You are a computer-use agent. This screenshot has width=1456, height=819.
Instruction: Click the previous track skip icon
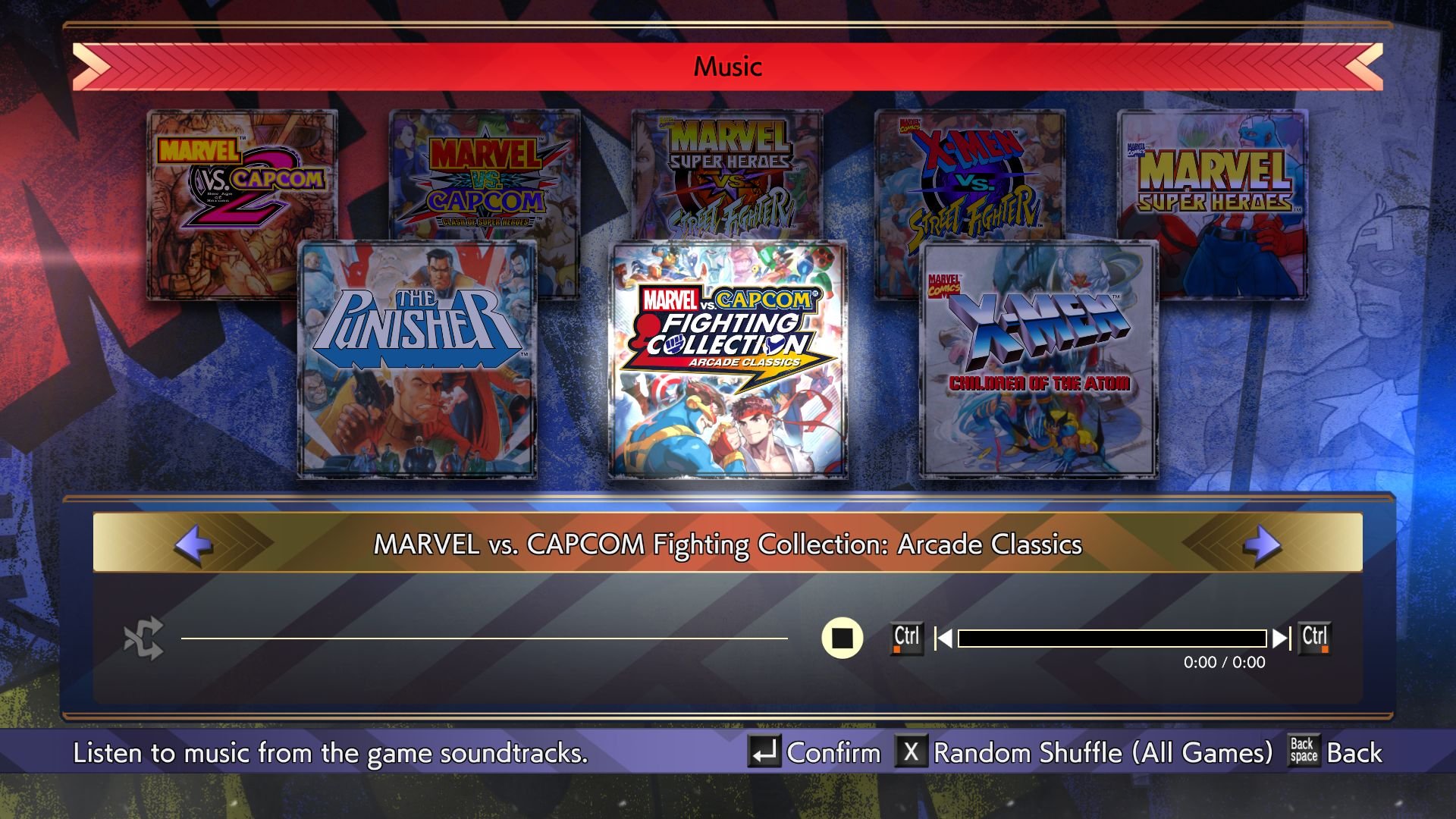[x=943, y=638]
